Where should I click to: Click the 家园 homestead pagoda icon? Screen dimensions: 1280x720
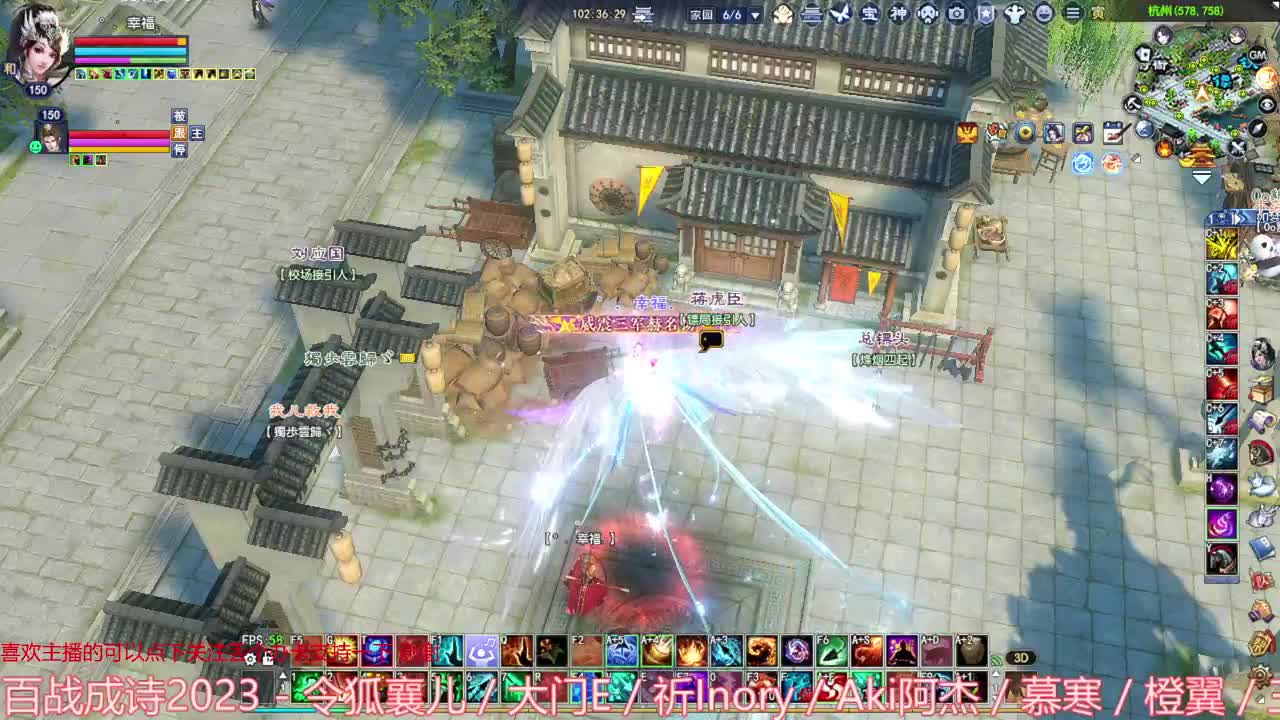click(811, 13)
